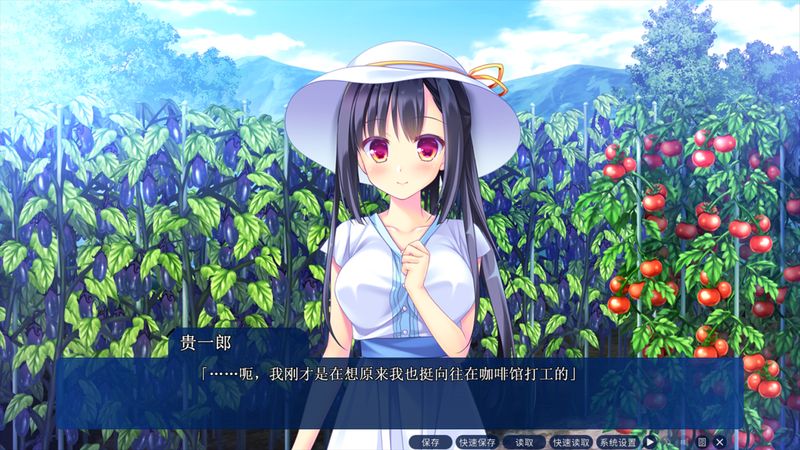
Task: Use the 快速读取 quick load button
Action: (x=571, y=441)
